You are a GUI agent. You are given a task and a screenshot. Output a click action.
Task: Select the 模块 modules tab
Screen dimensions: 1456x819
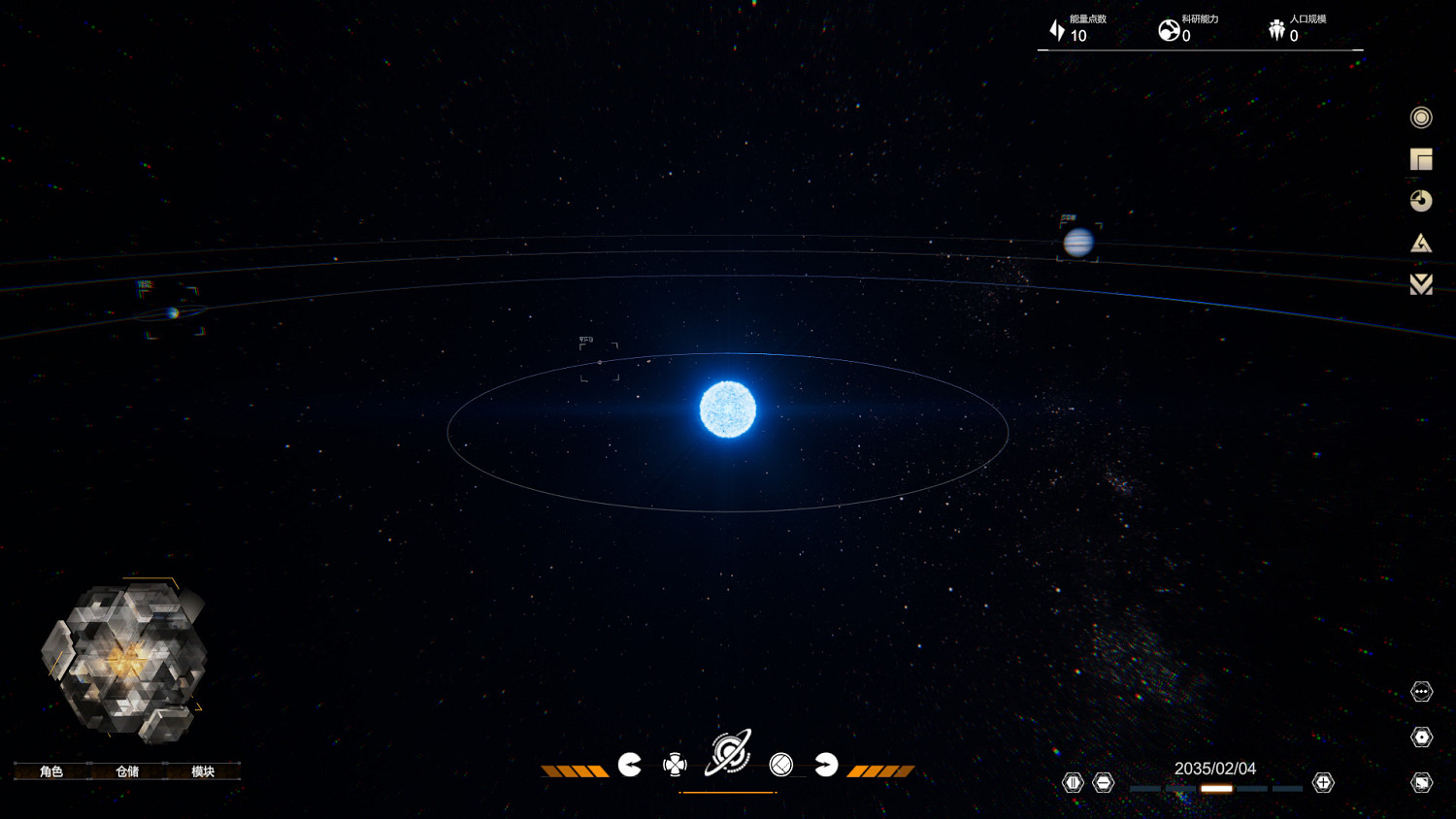point(203,771)
